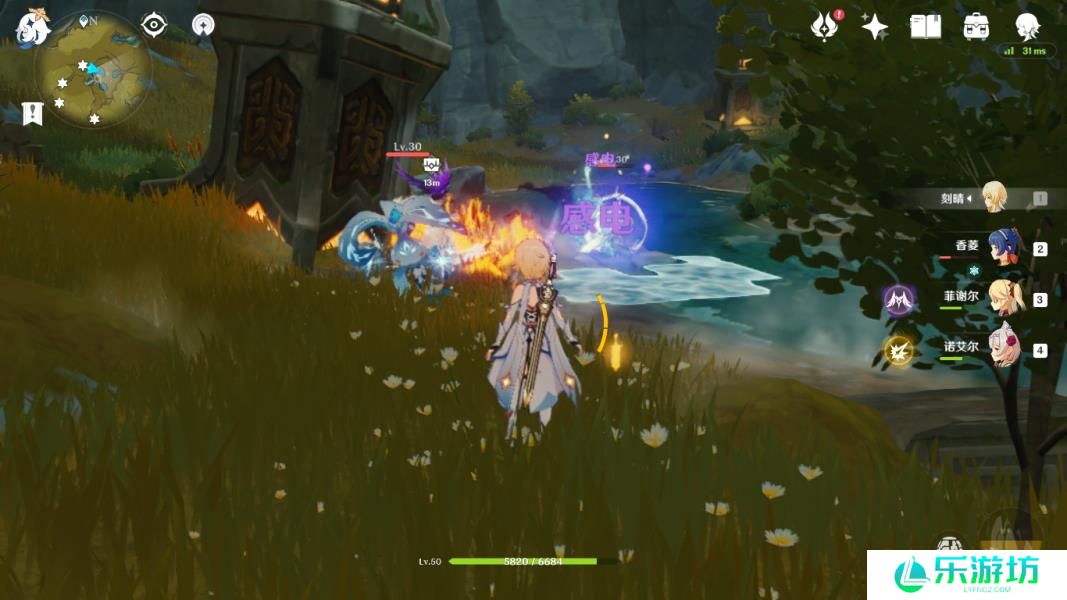Switch to party member 菲谢尔
Screen dimensions: 1067x600
click(x=1000, y=298)
